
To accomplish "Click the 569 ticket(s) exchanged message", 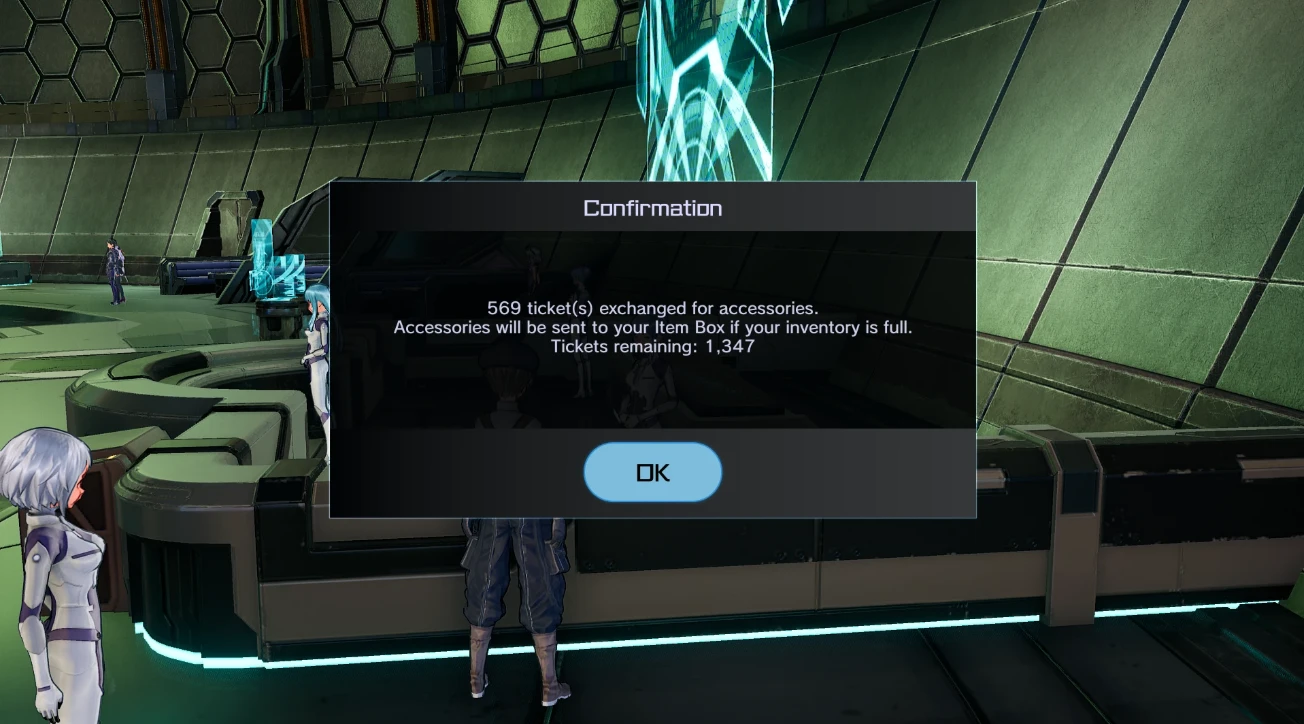I will (x=652, y=309).
